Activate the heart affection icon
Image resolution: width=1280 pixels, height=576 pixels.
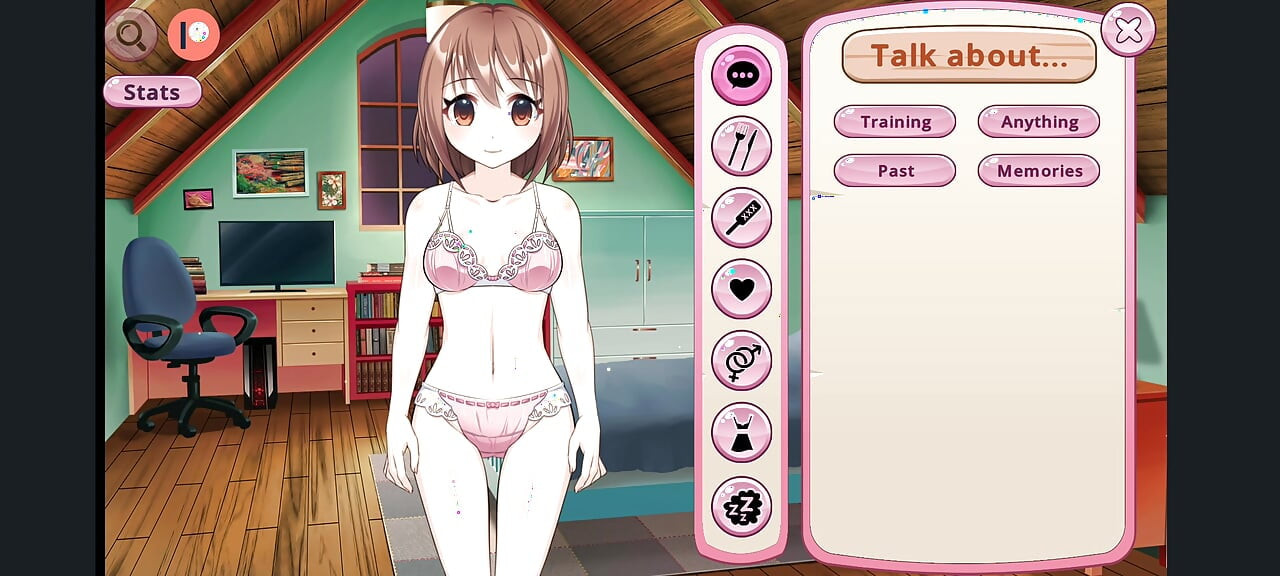point(741,289)
